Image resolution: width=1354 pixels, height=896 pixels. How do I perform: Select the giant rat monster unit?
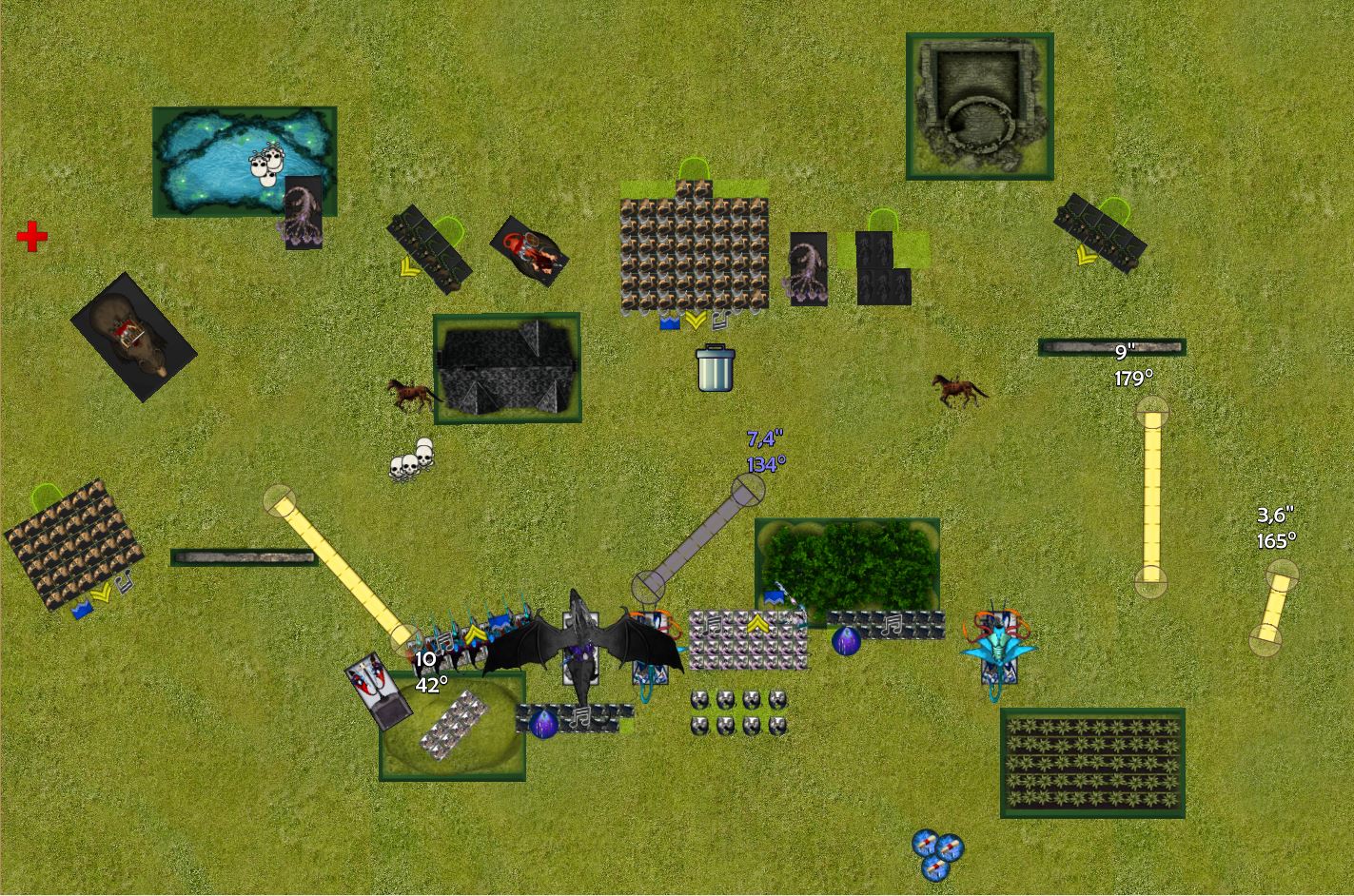click(133, 338)
